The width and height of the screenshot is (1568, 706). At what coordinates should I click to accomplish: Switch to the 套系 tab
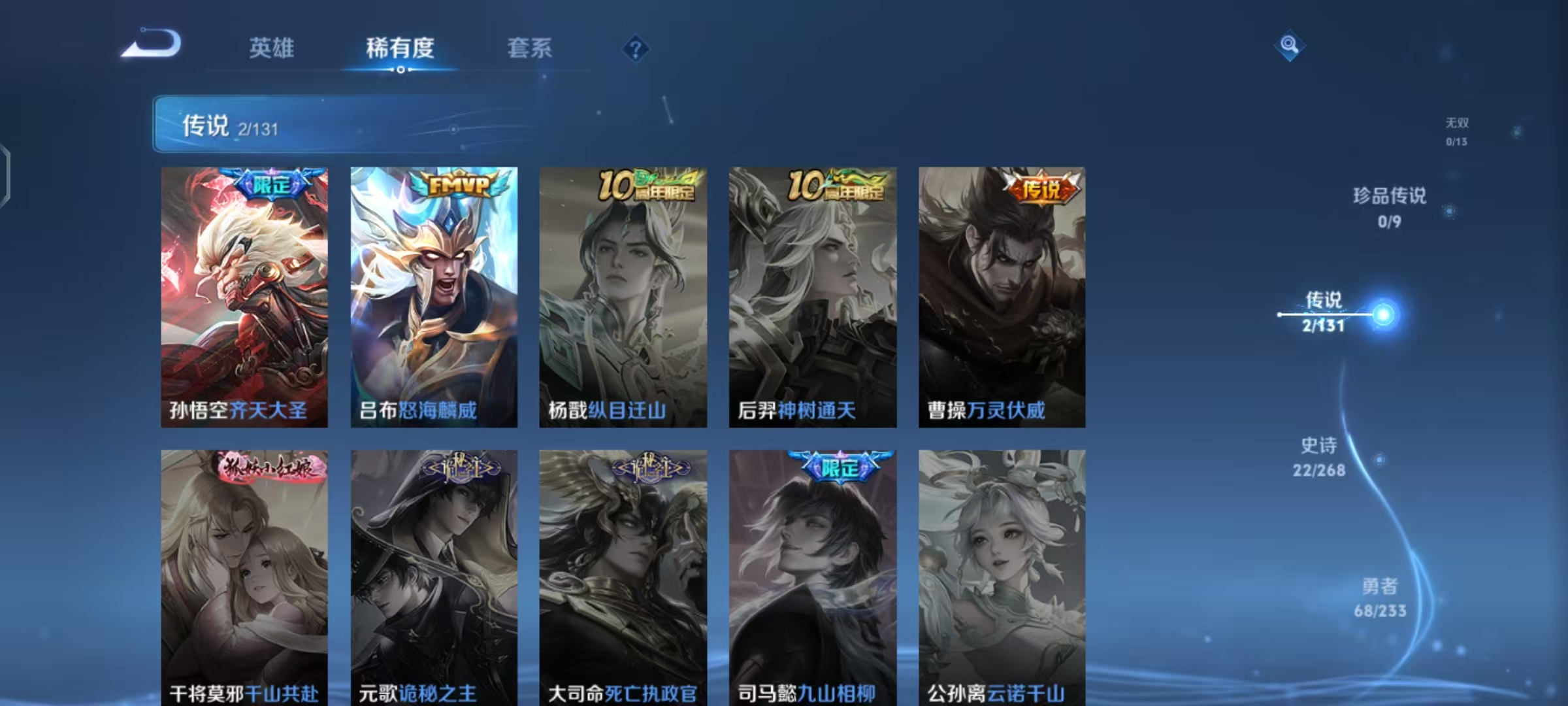530,48
